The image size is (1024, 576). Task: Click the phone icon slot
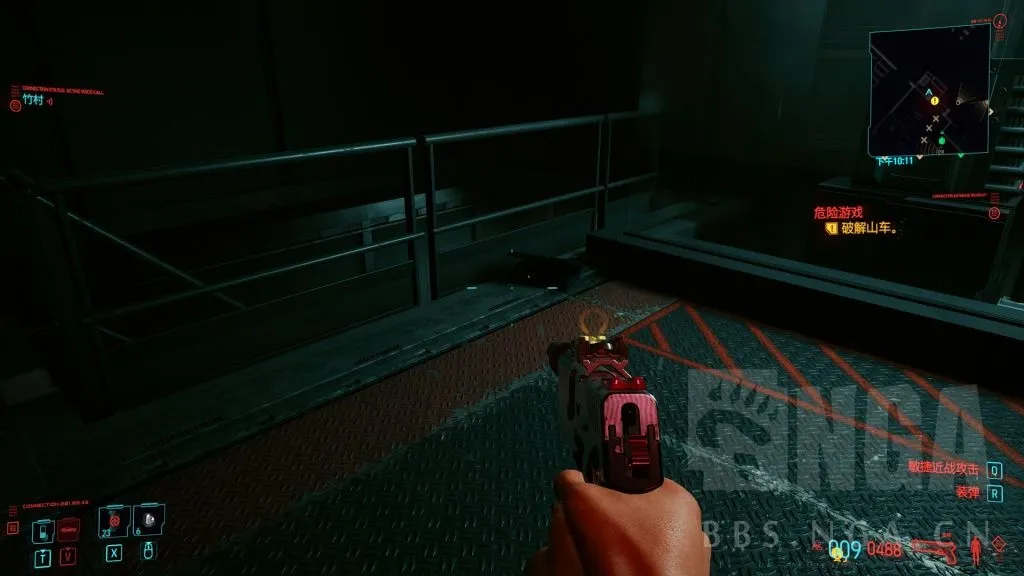point(42,529)
